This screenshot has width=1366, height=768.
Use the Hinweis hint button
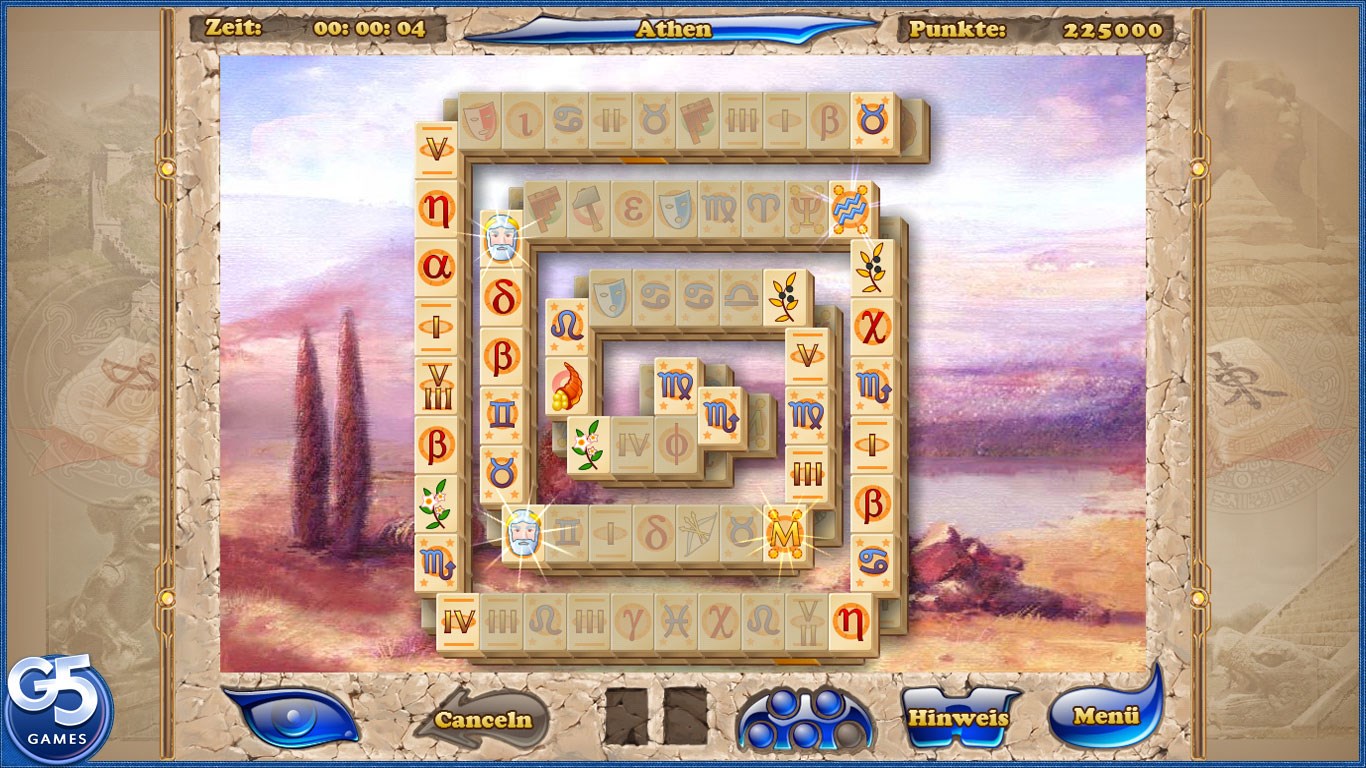pyautogui.click(x=957, y=717)
